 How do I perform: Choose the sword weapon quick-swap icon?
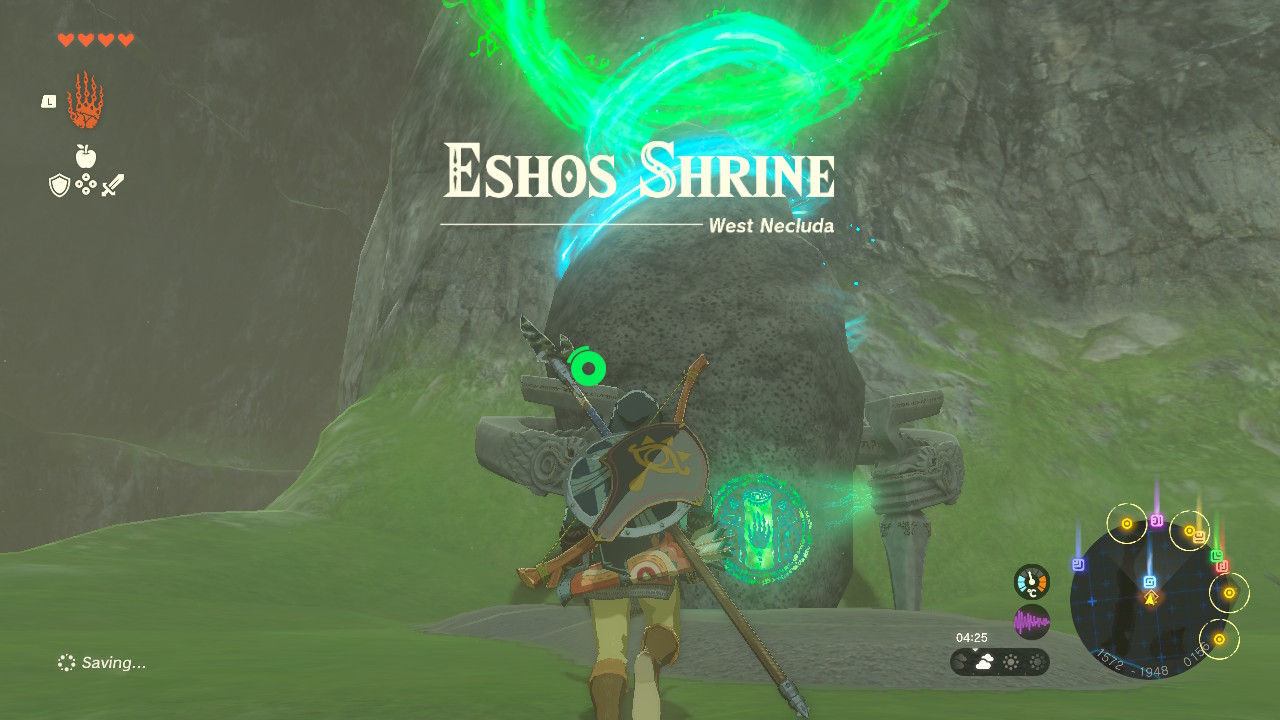[112, 185]
